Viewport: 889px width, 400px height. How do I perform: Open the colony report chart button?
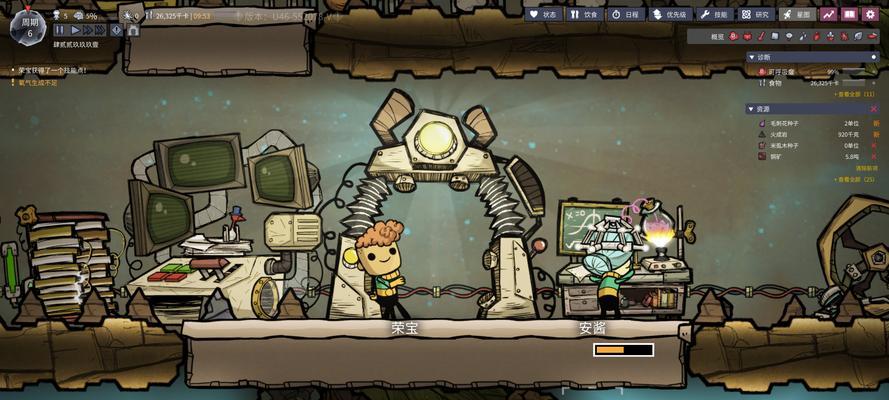pos(828,15)
